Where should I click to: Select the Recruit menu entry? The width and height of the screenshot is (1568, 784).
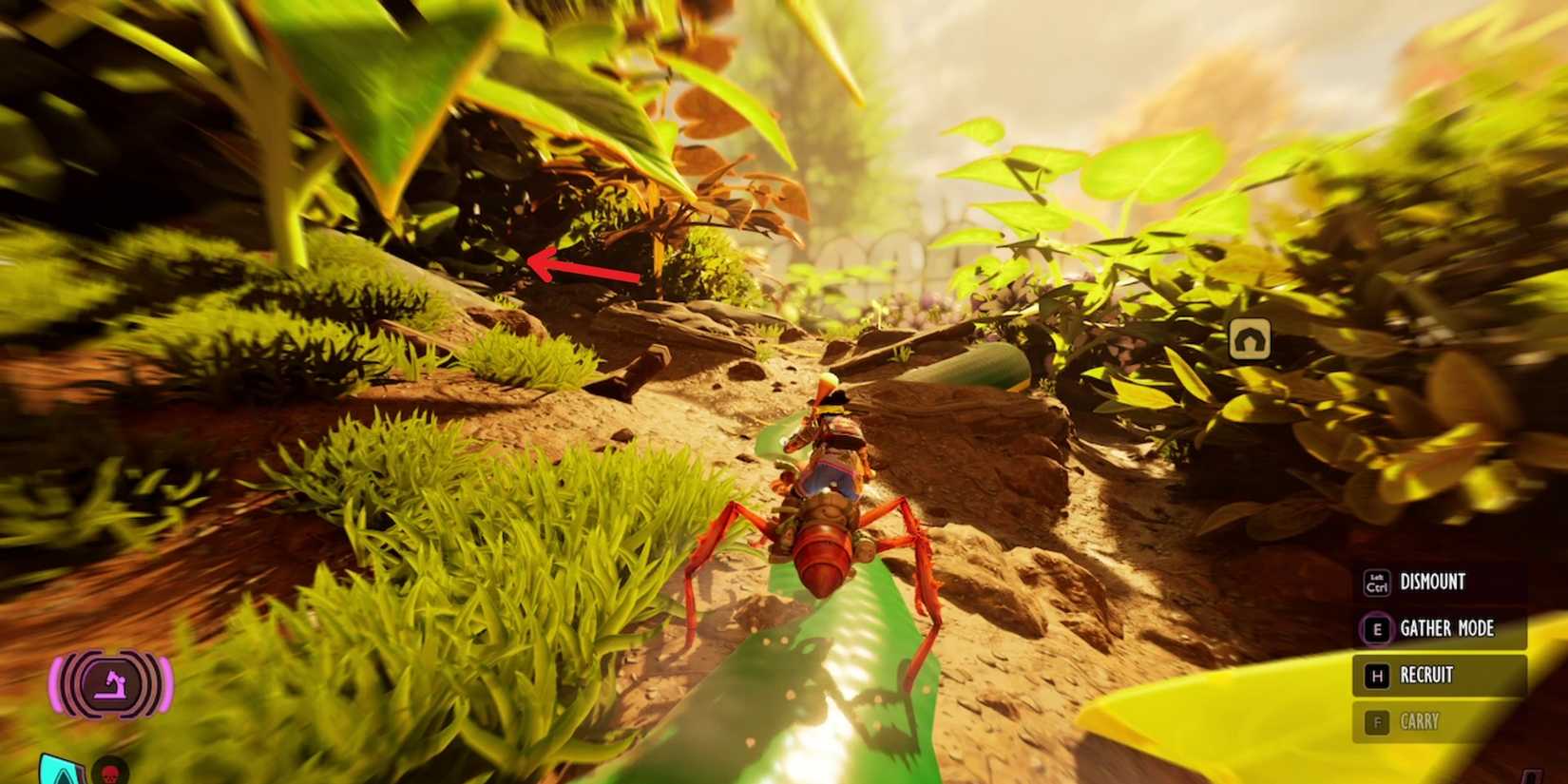click(x=1427, y=675)
